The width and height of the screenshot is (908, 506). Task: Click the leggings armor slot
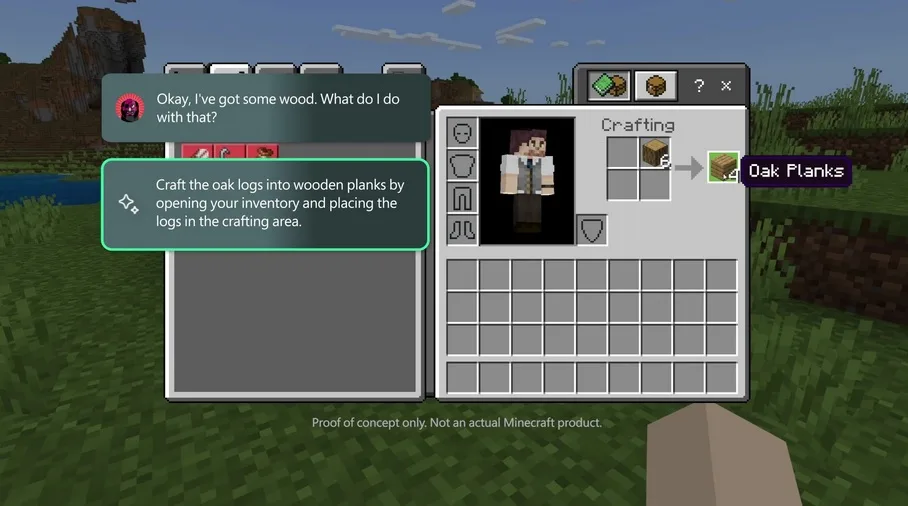coord(462,197)
